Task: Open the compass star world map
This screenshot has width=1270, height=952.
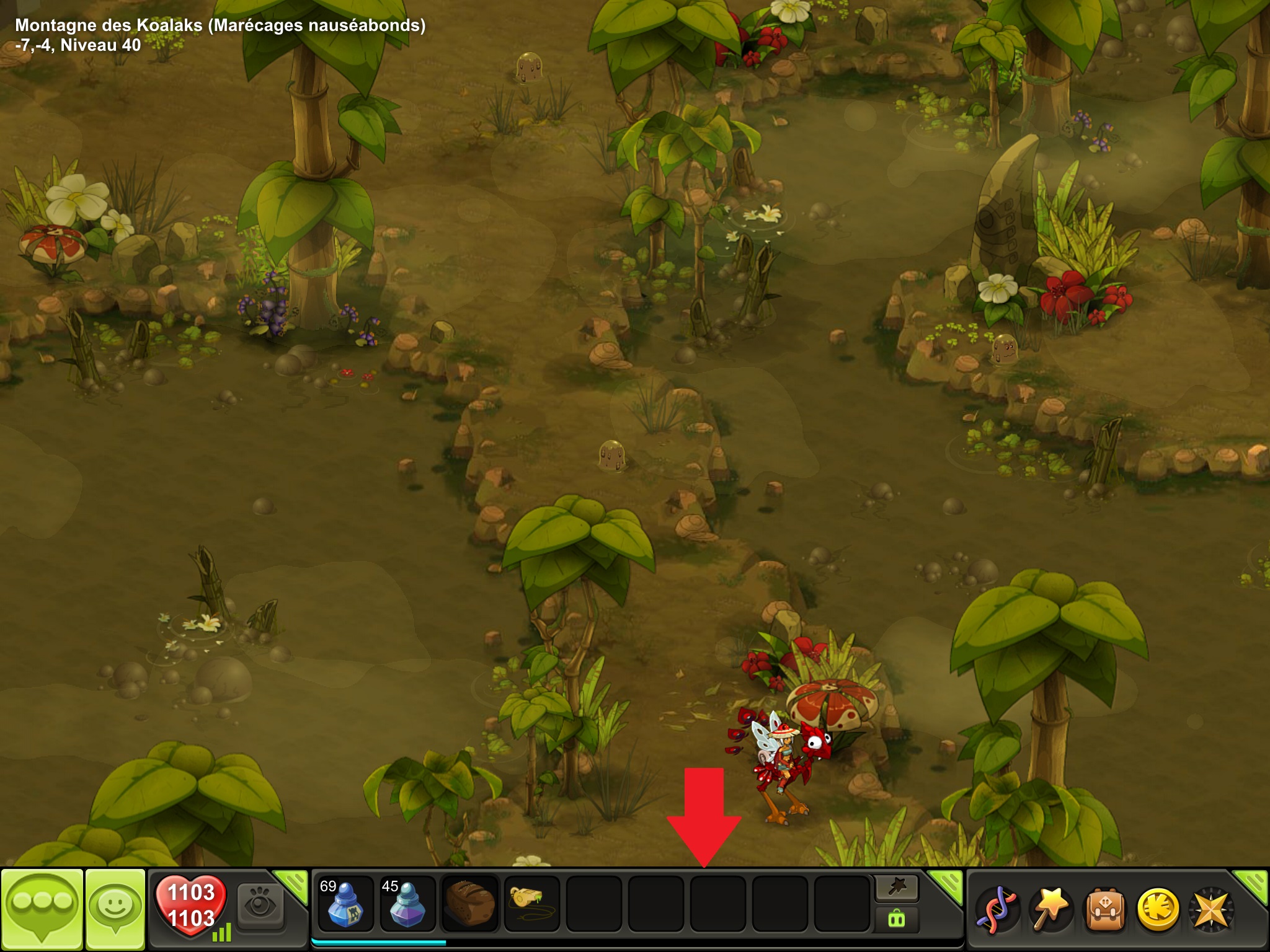Action: pyautogui.click(x=1210, y=909)
